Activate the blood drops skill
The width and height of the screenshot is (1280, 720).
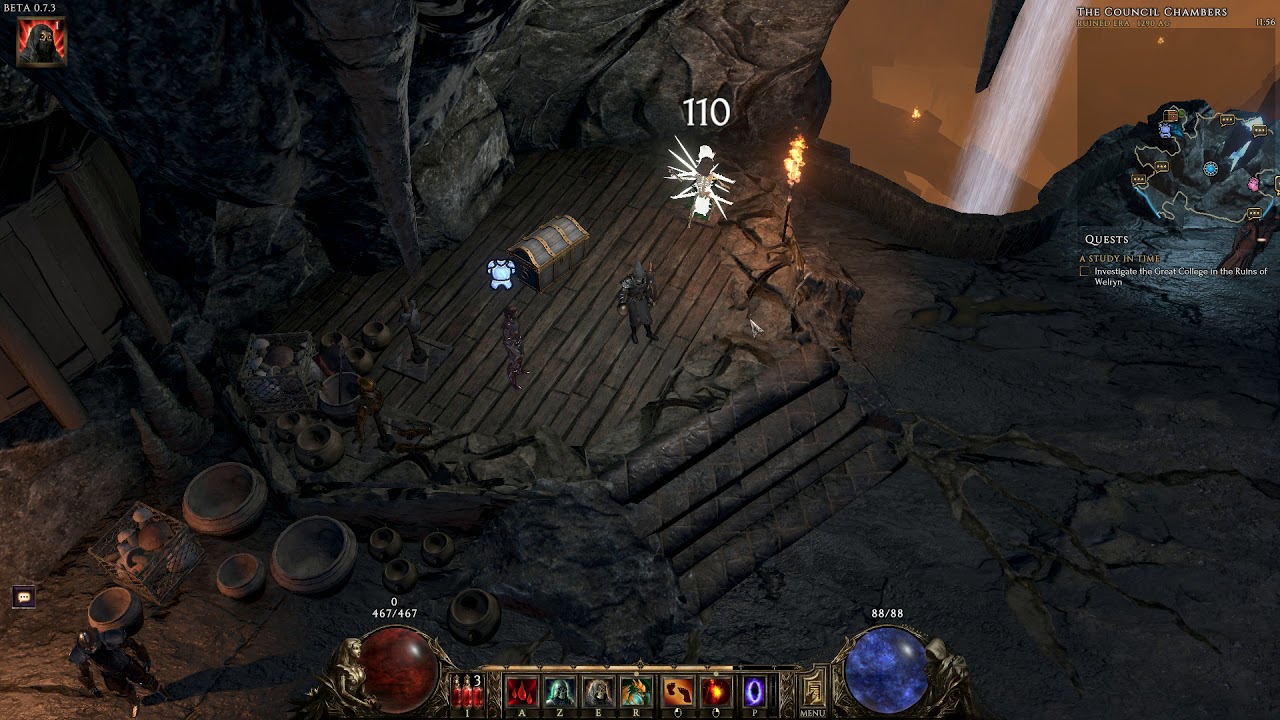(521, 691)
